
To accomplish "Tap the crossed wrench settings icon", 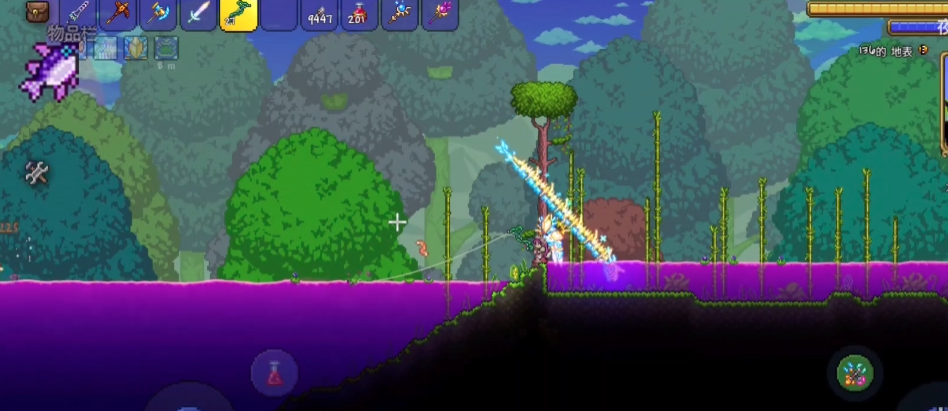I will 37,173.
